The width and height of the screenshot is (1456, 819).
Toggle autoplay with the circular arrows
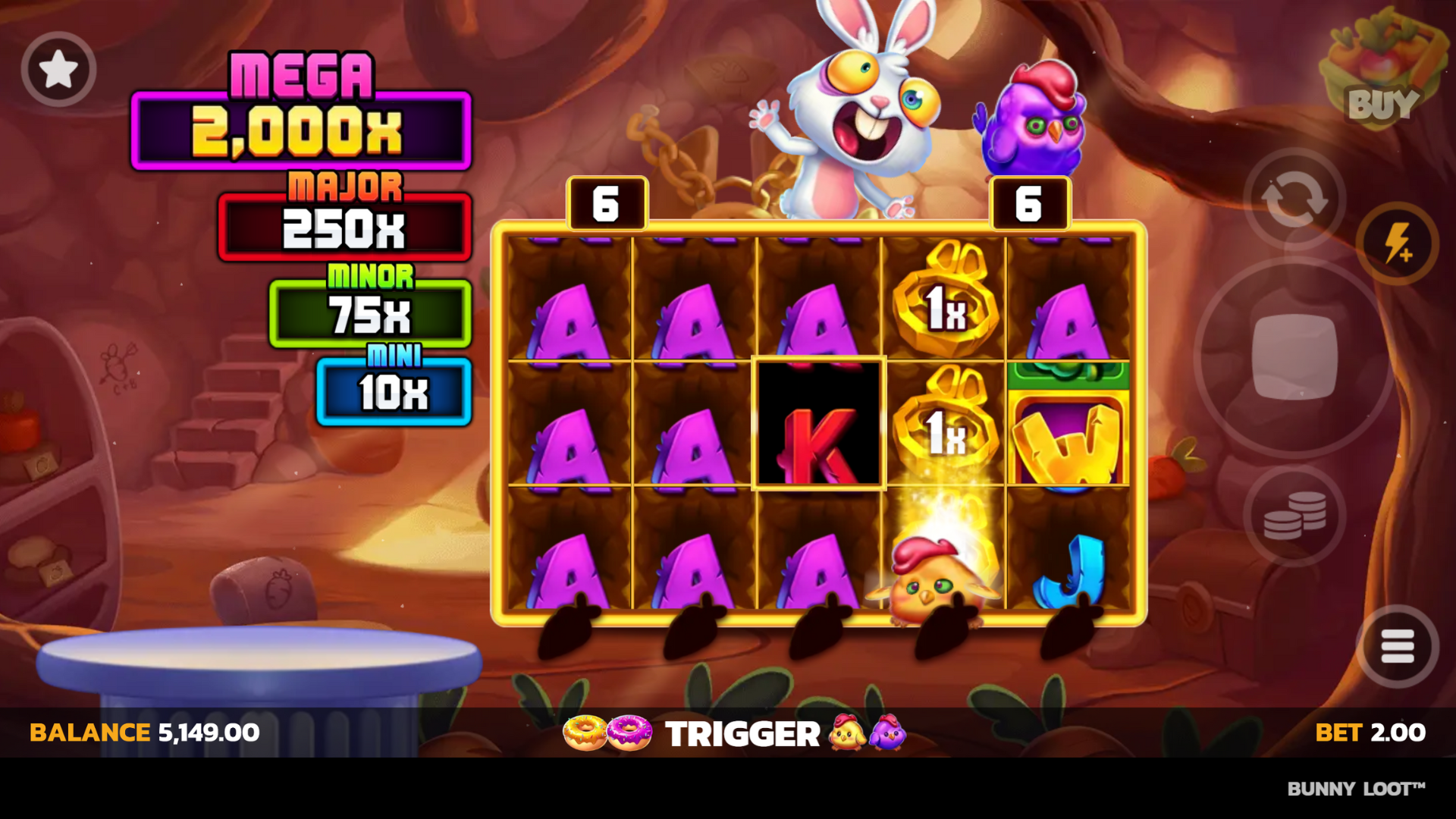click(1294, 199)
